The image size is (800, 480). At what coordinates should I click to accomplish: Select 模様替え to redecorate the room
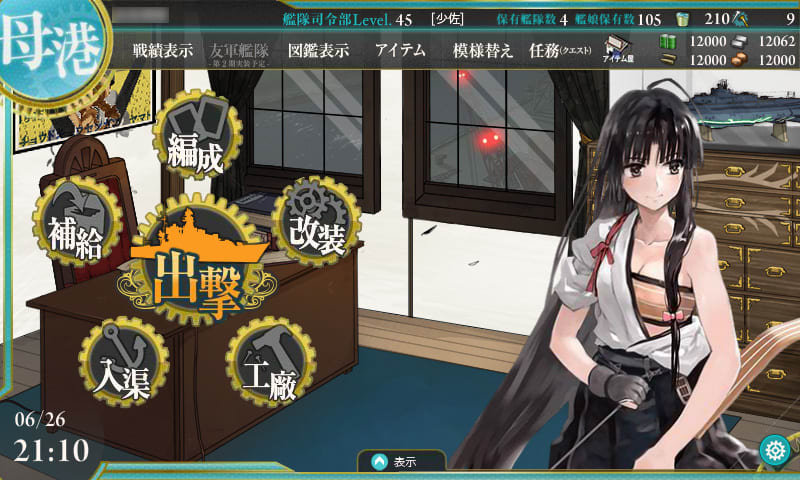[483, 51]
